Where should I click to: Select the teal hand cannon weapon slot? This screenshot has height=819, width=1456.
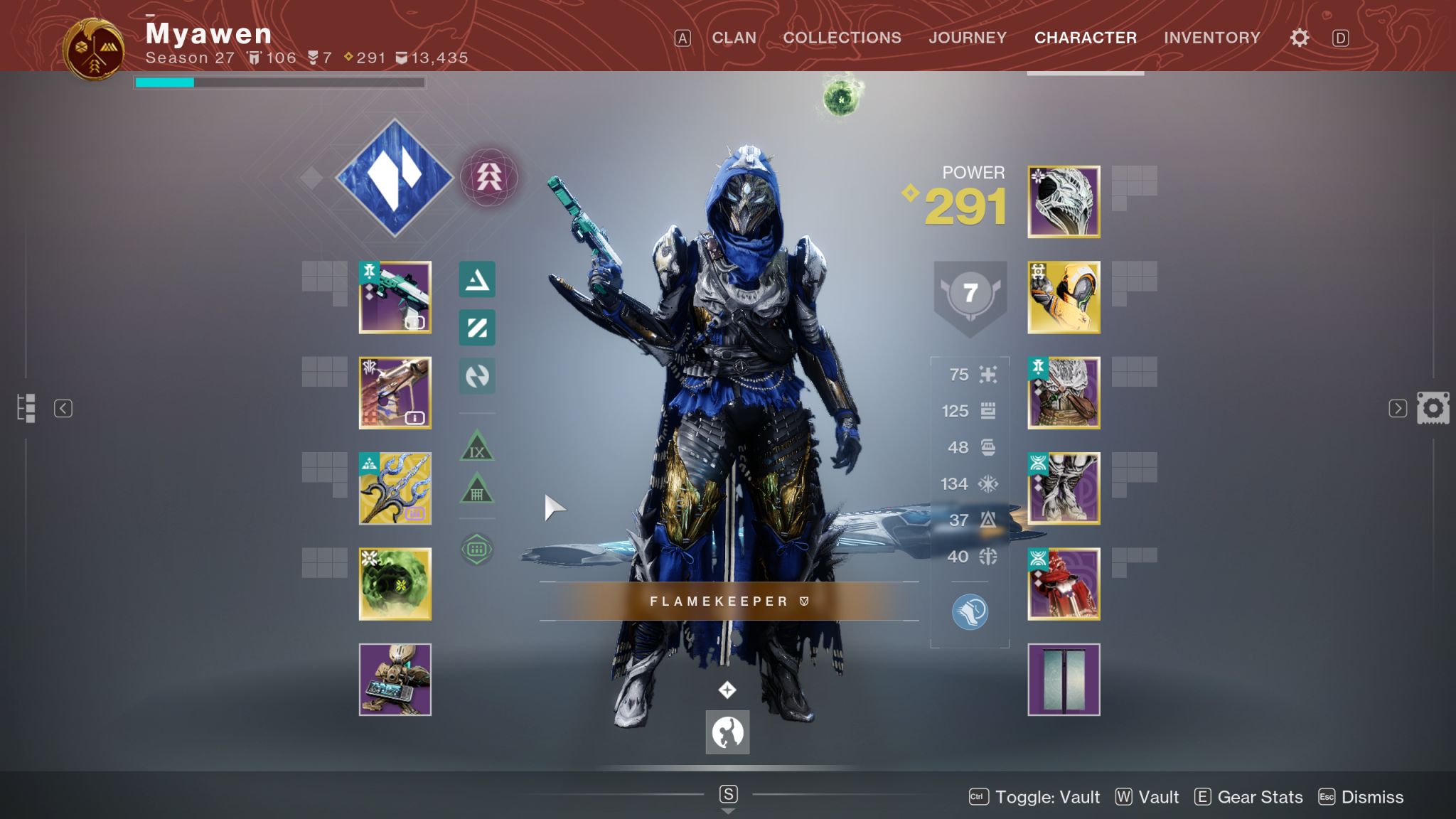395,297
